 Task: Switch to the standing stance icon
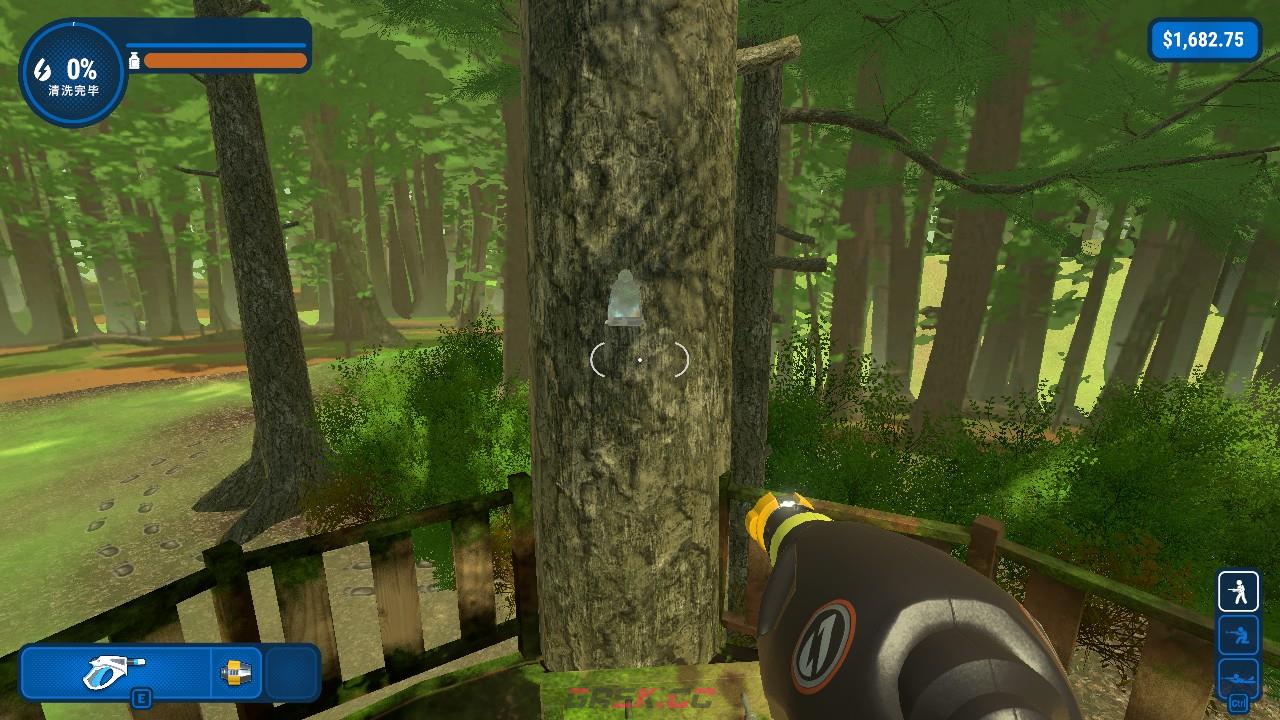tap(1238, 591)
